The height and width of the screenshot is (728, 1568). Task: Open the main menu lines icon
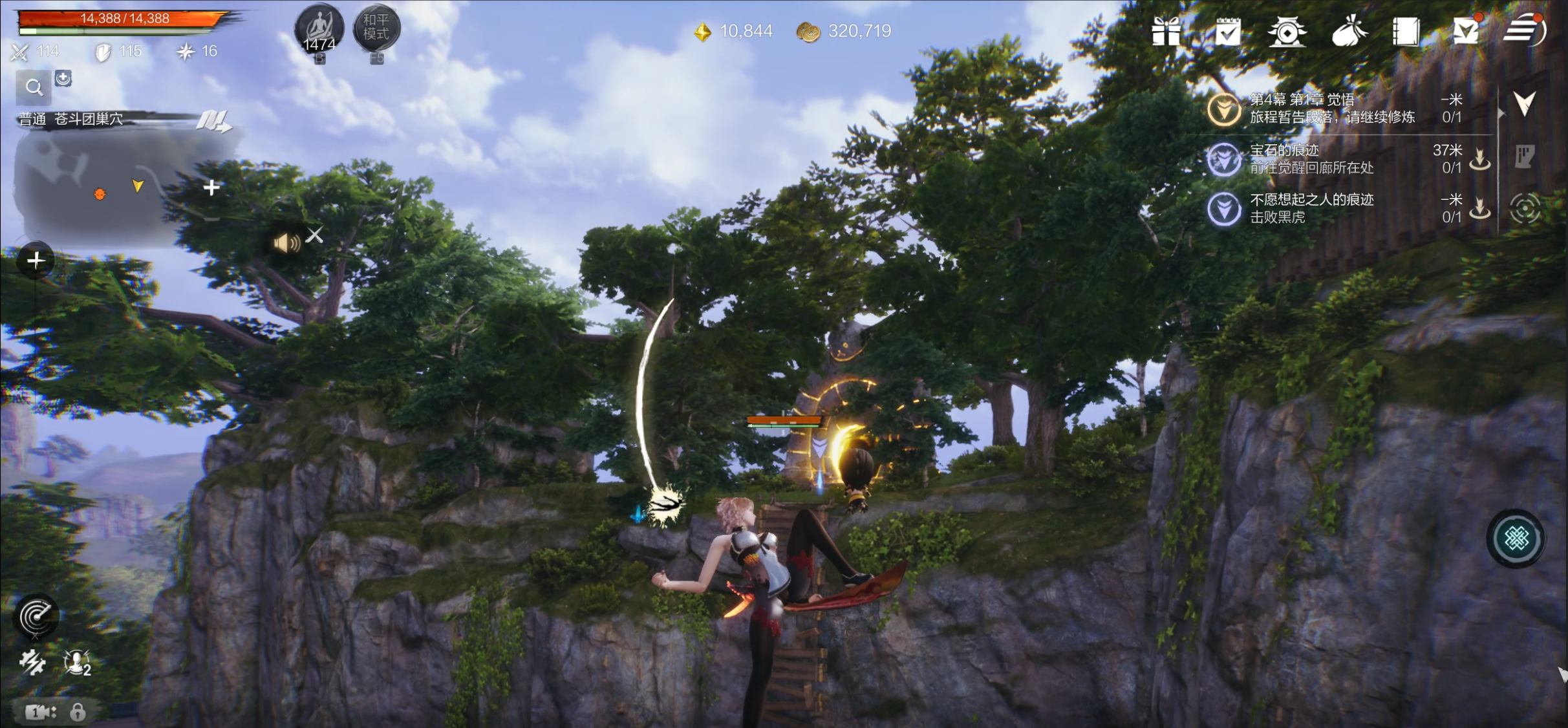tap(1524, 30)
